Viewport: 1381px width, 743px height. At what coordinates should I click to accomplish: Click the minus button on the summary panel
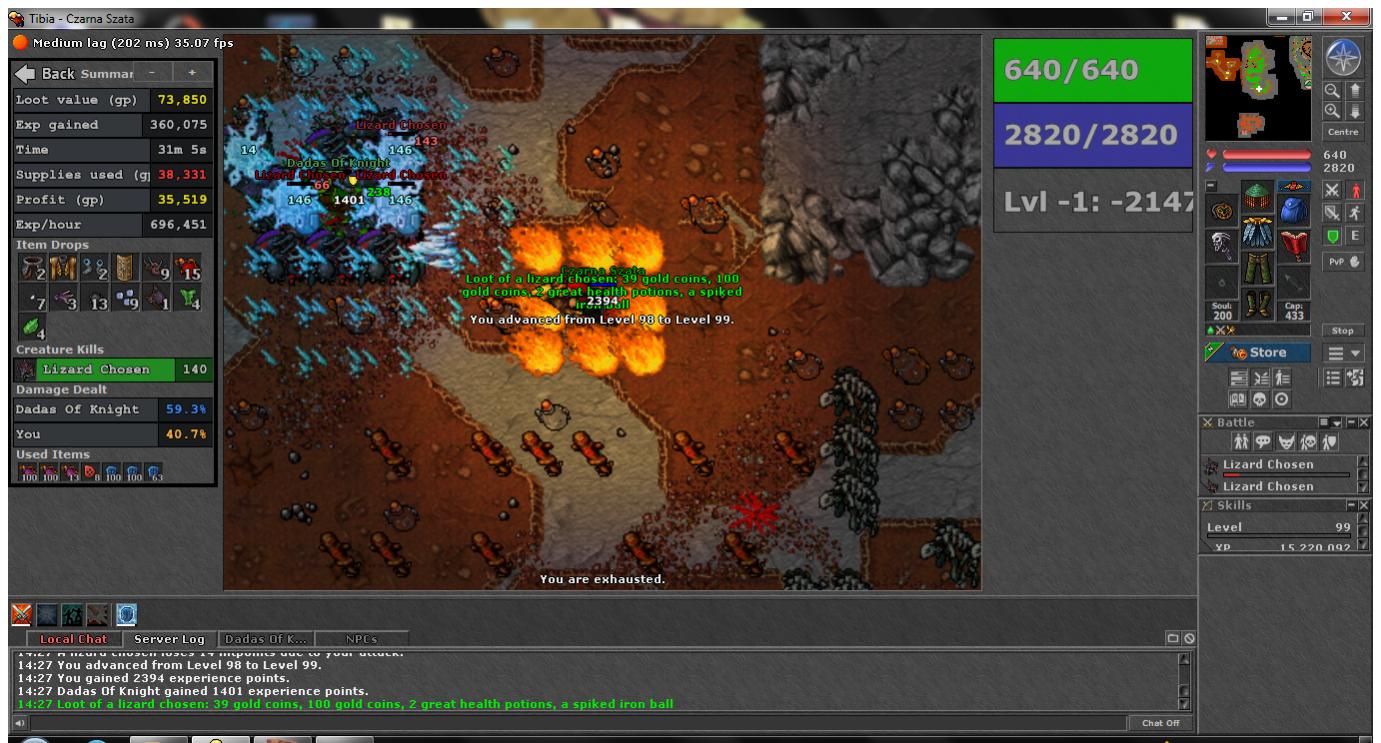151,73
